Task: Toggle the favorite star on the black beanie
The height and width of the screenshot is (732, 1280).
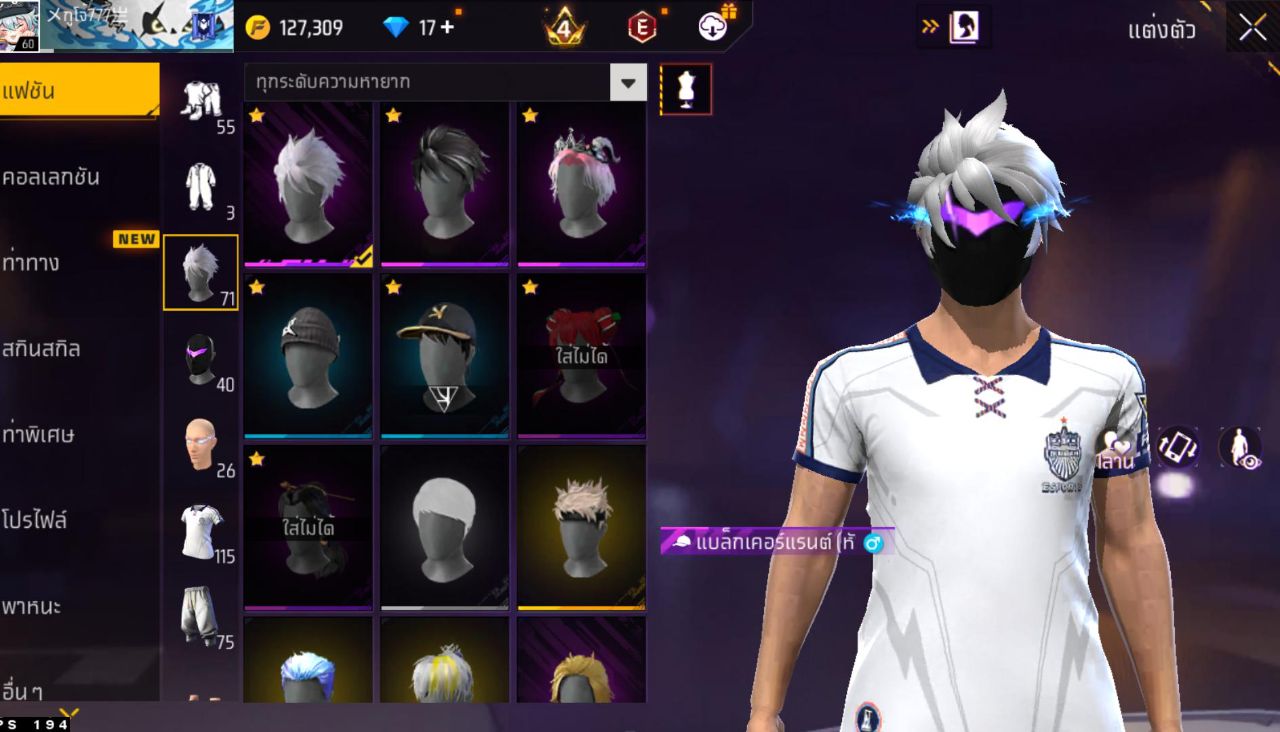Action: [258, 290]
